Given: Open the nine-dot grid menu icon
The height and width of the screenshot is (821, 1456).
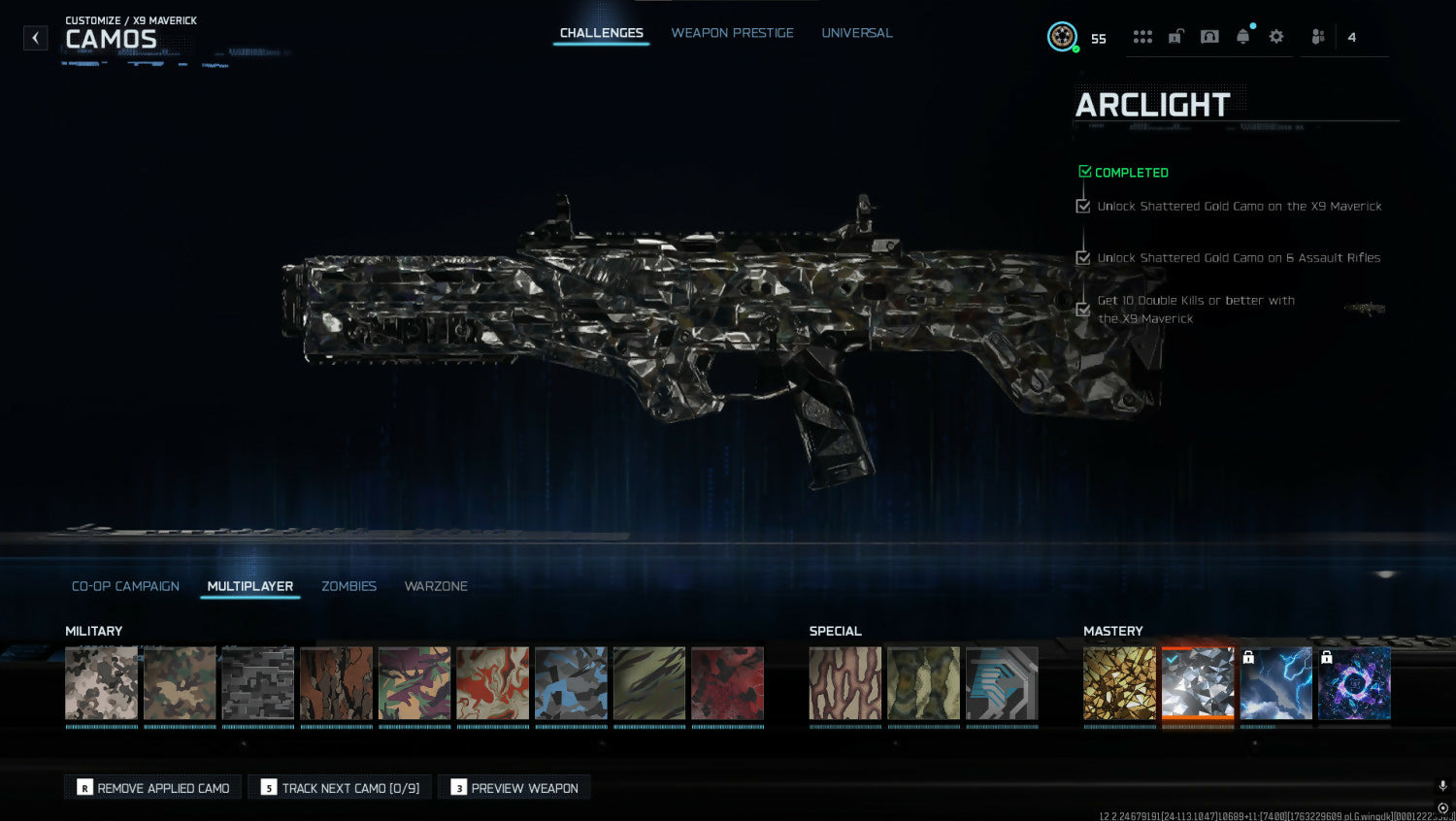Looking at the screenshot, I should pyautogui.click(x=1142, y=37).
